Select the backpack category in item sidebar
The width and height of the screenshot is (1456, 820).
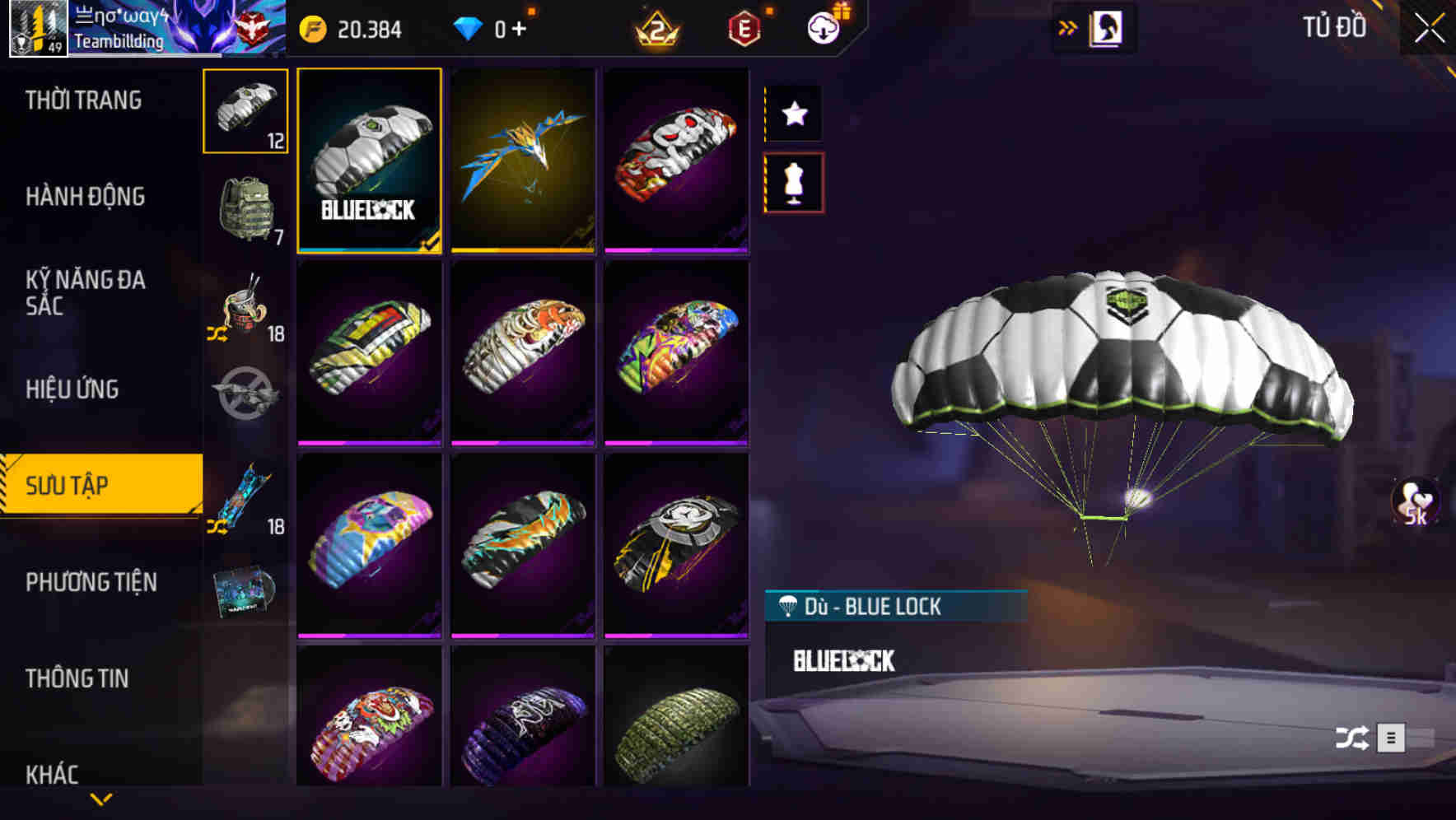point(245,208)
